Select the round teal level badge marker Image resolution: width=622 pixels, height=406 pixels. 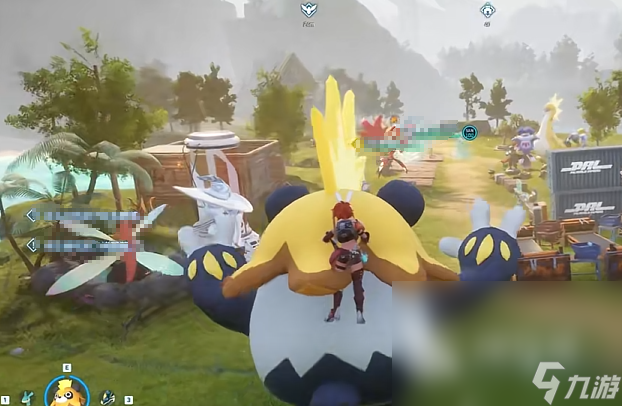(469, 131)
